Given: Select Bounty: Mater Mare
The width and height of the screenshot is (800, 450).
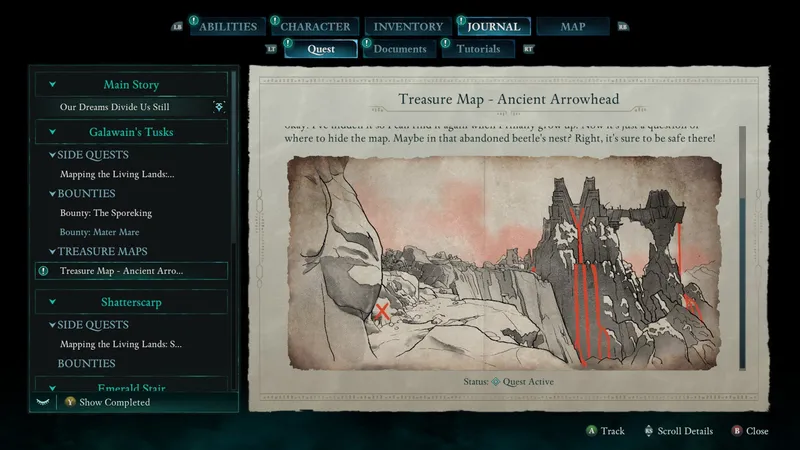Looking at the screenshot, I should tap(99, 232).
